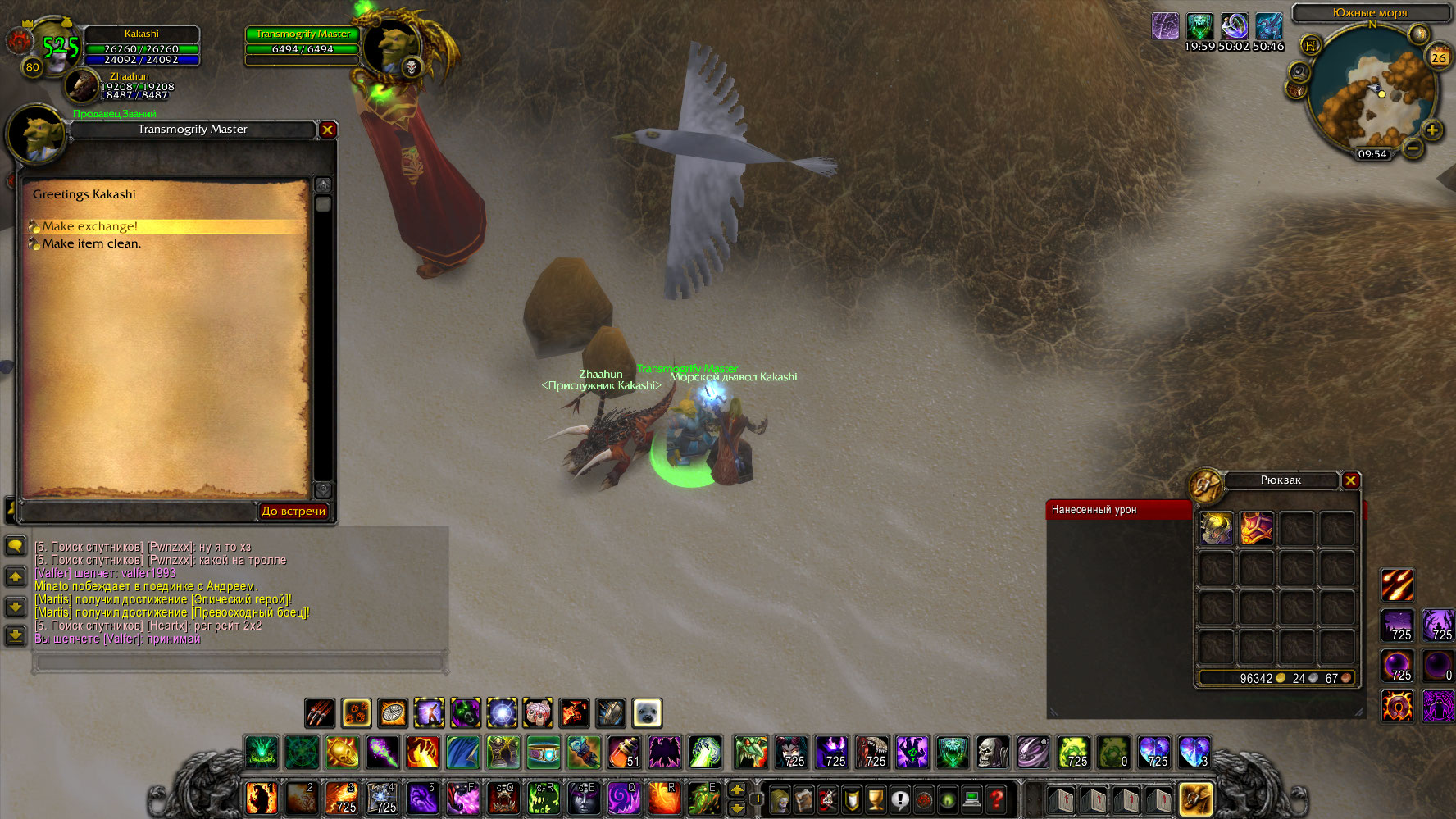Activate the seal pup pet bar ability
Image resolution: width=1456 pixels, height=819 pixels.
coord(647,713)
